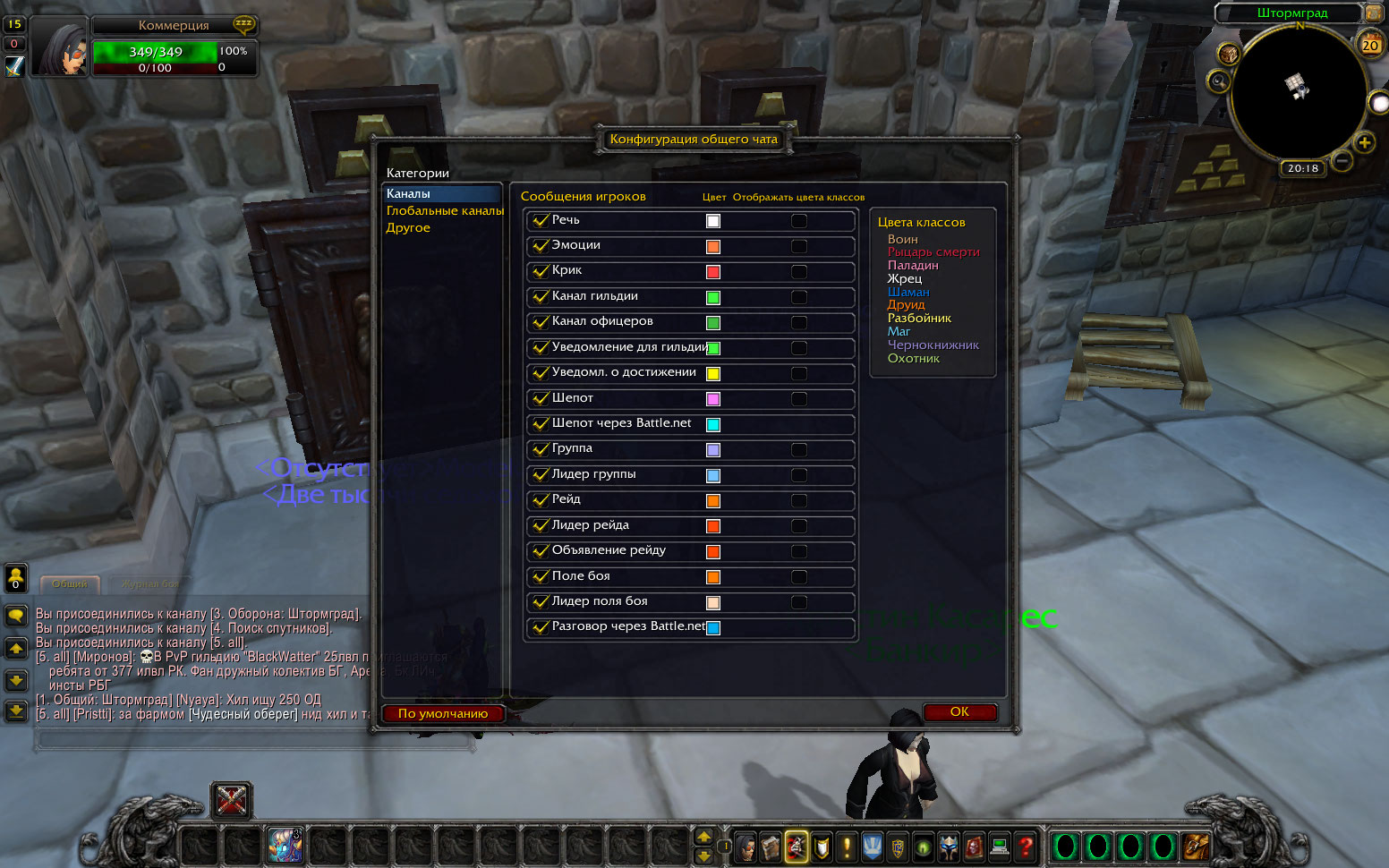Enable class colors for «Эмоции» messages
Image resolution: width=1389 pixels, height=868 pixels.
[x=799, y=246]
